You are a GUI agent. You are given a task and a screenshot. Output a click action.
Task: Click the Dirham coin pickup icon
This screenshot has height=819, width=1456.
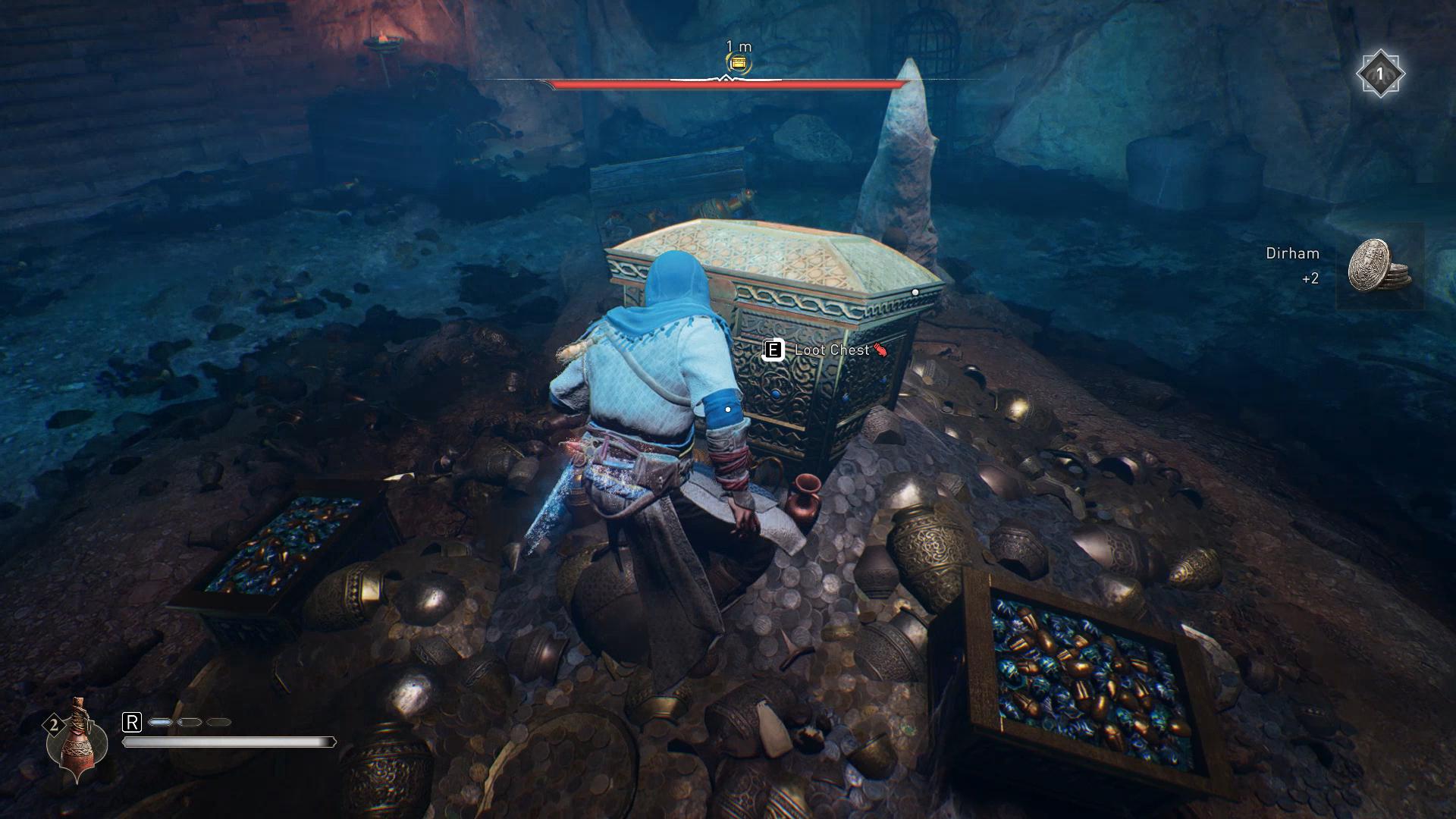(x=1379, y=266)
